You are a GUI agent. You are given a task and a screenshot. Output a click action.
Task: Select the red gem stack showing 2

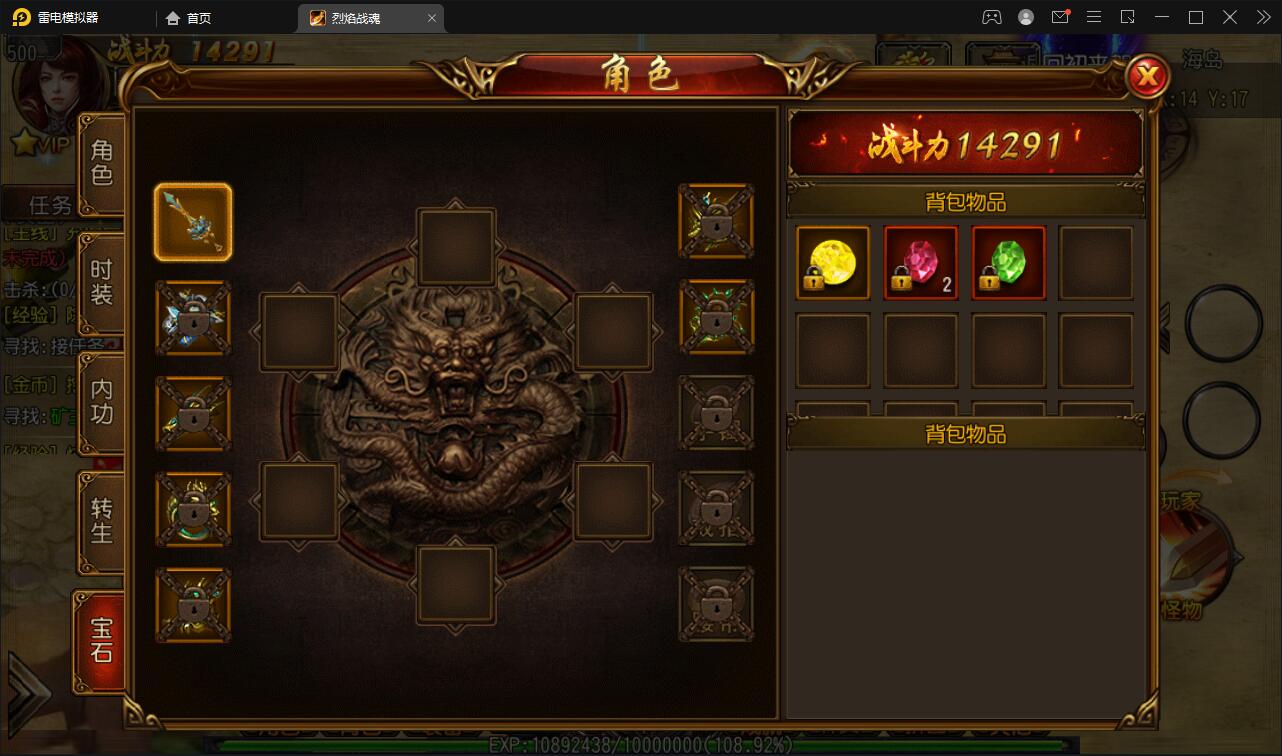(920, 263)
